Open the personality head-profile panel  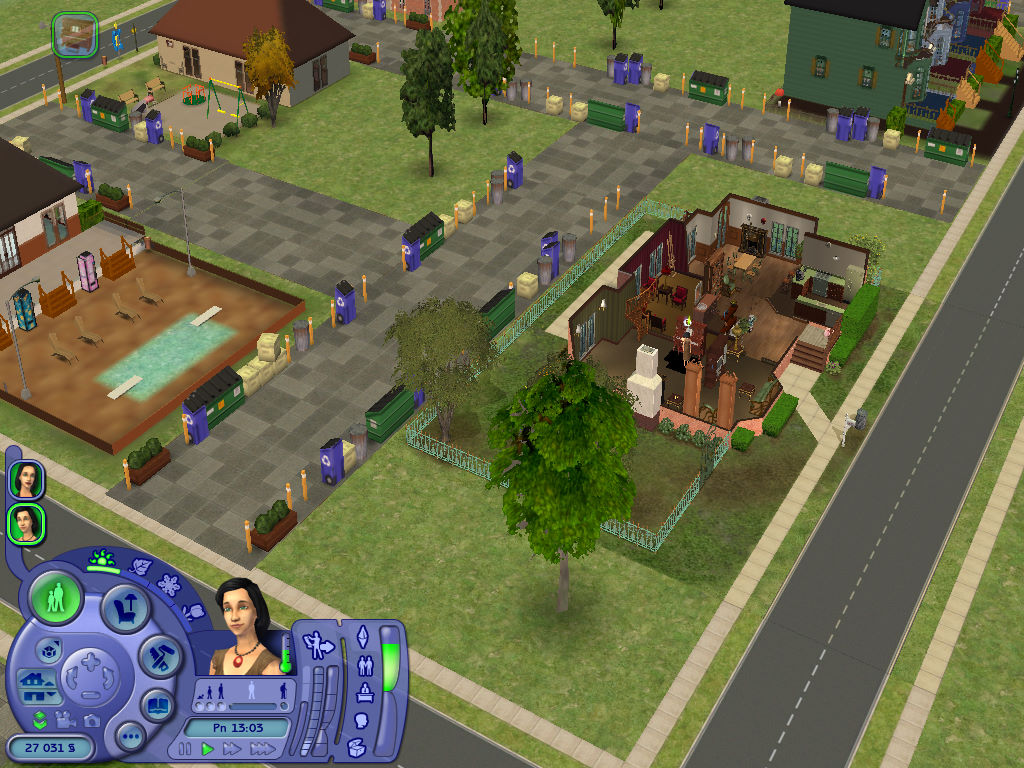coord(362,720)
